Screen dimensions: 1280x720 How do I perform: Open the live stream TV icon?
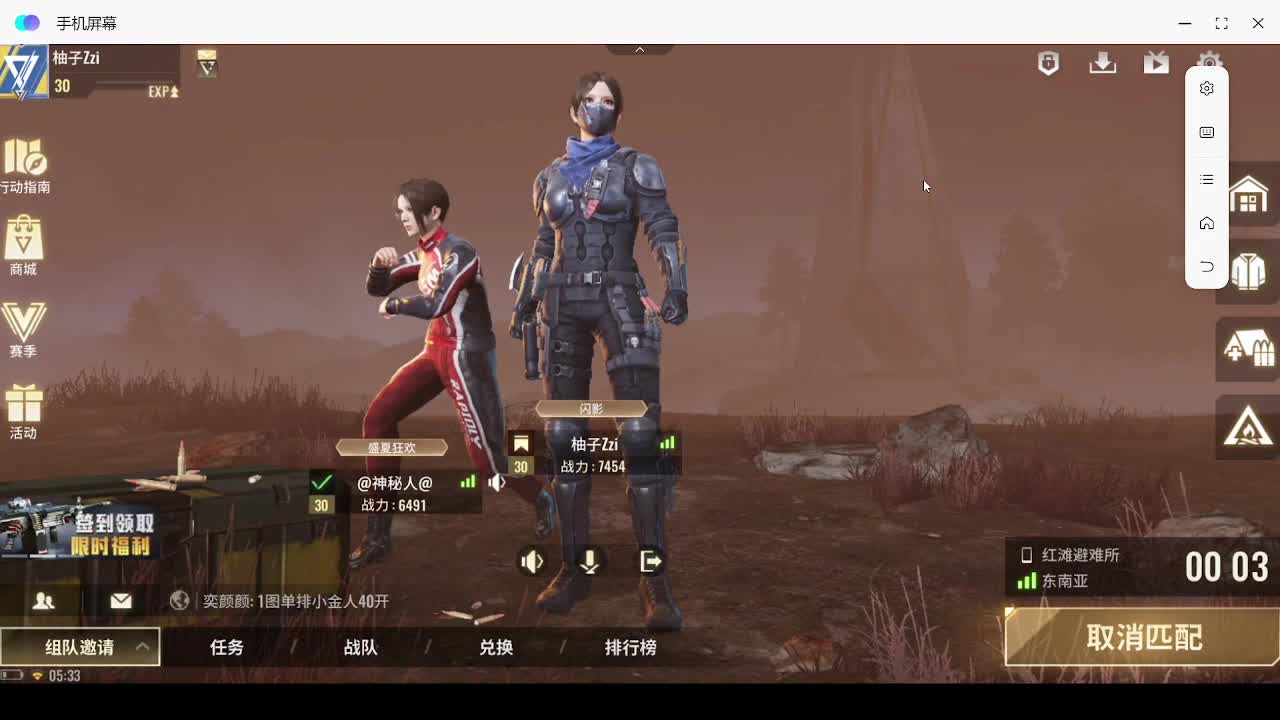(x=1156, y=63)
